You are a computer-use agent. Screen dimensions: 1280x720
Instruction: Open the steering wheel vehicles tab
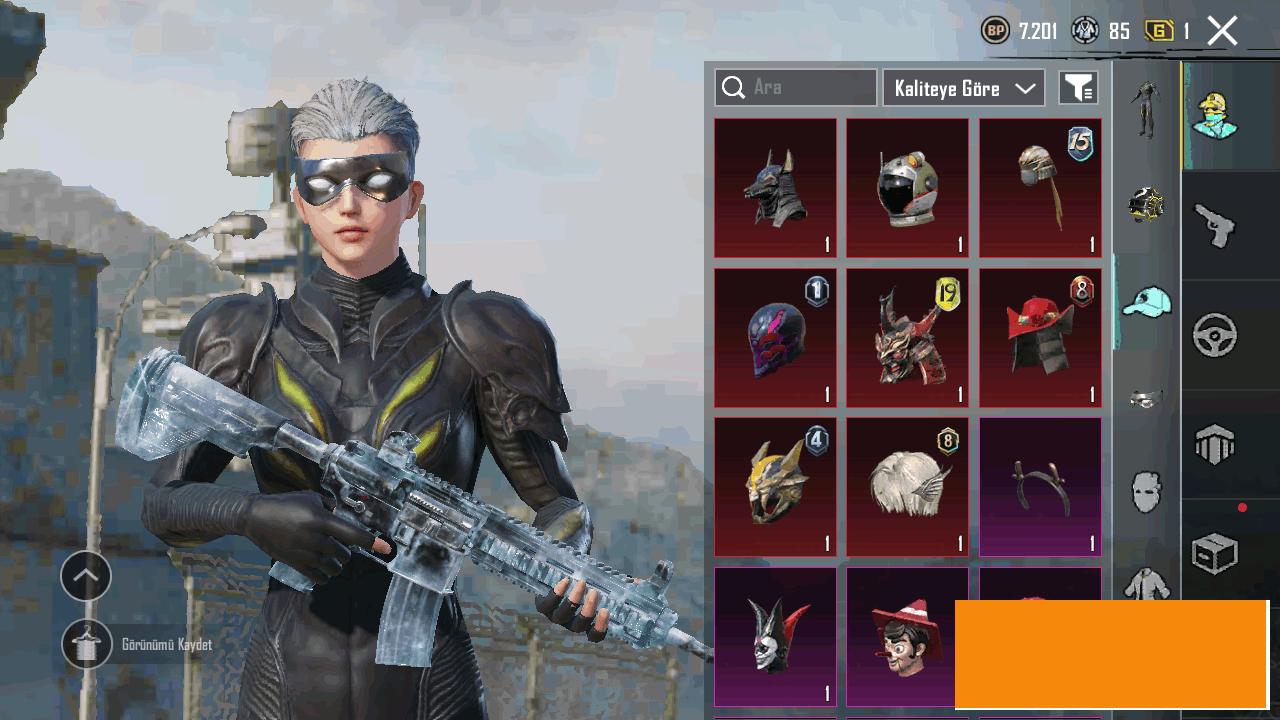coord(1215,336)
